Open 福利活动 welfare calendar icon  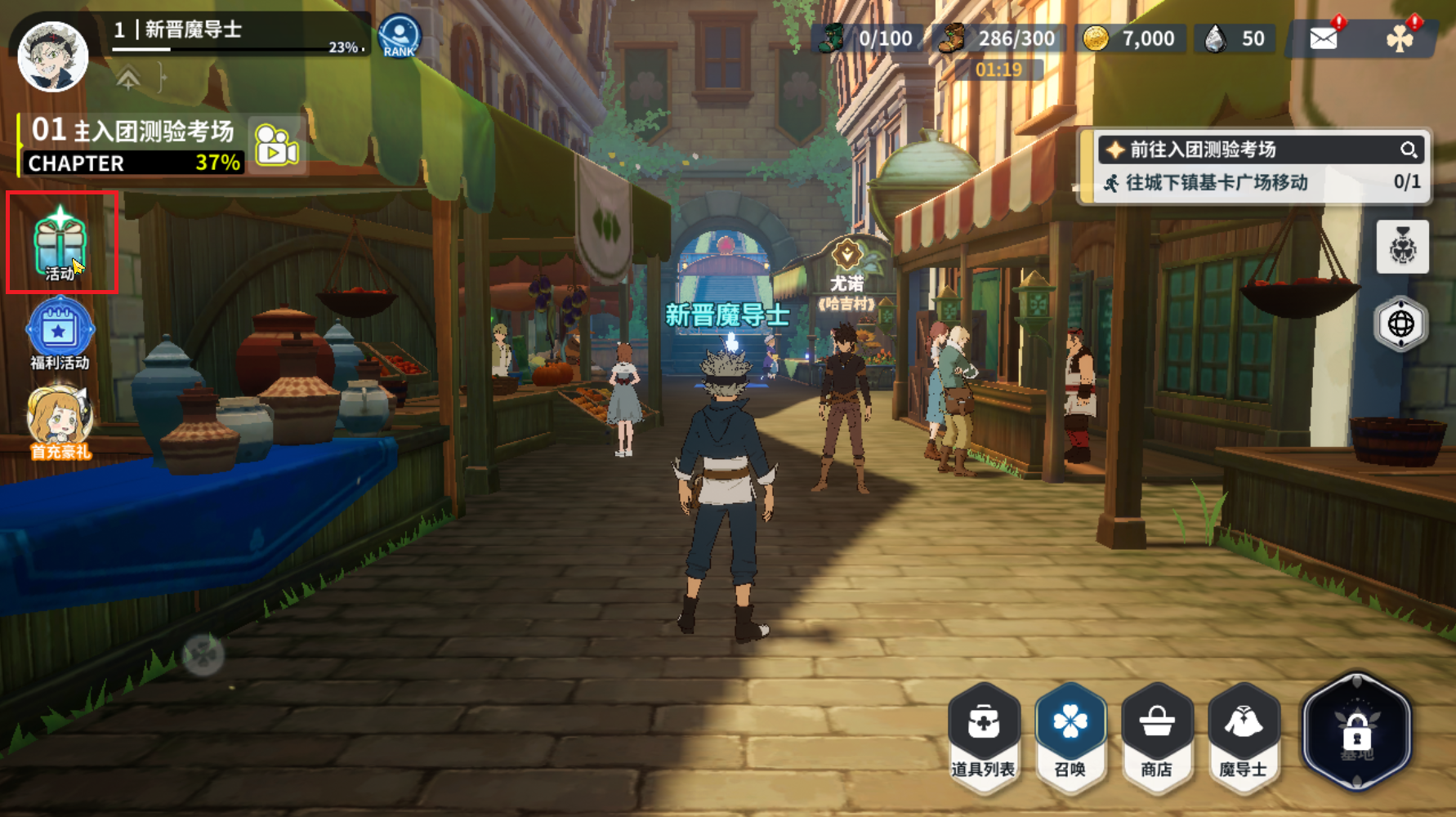click(x=60, y=334)
